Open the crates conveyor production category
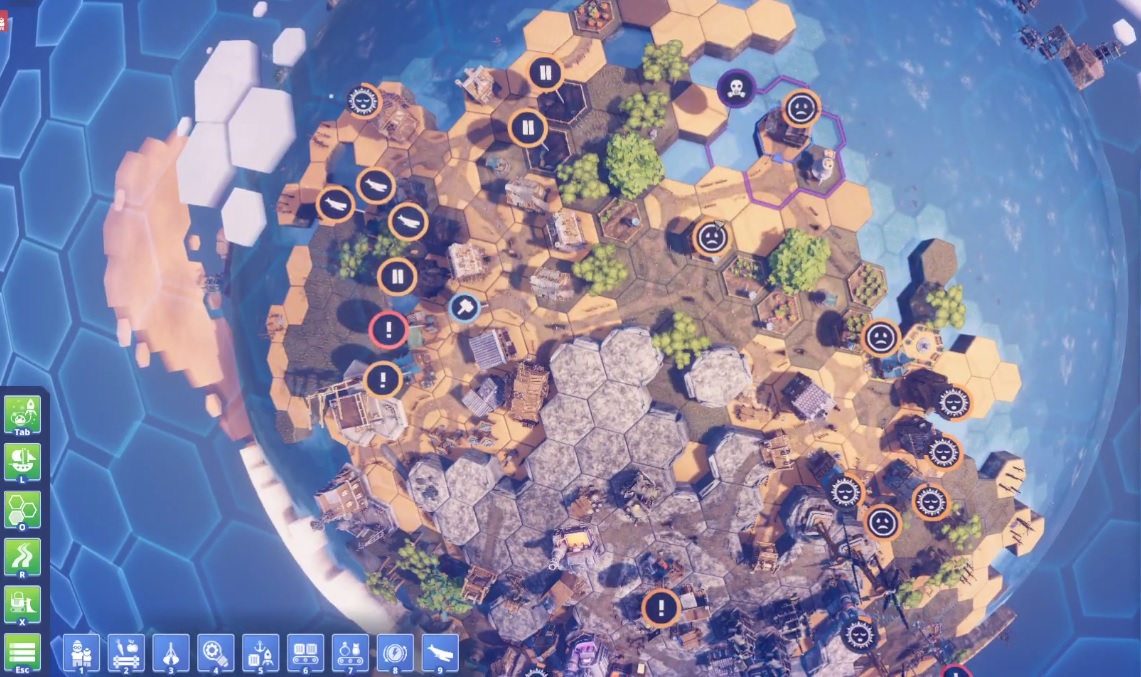The width and height of the screenshot is (1141, 677). pos(306,652)
